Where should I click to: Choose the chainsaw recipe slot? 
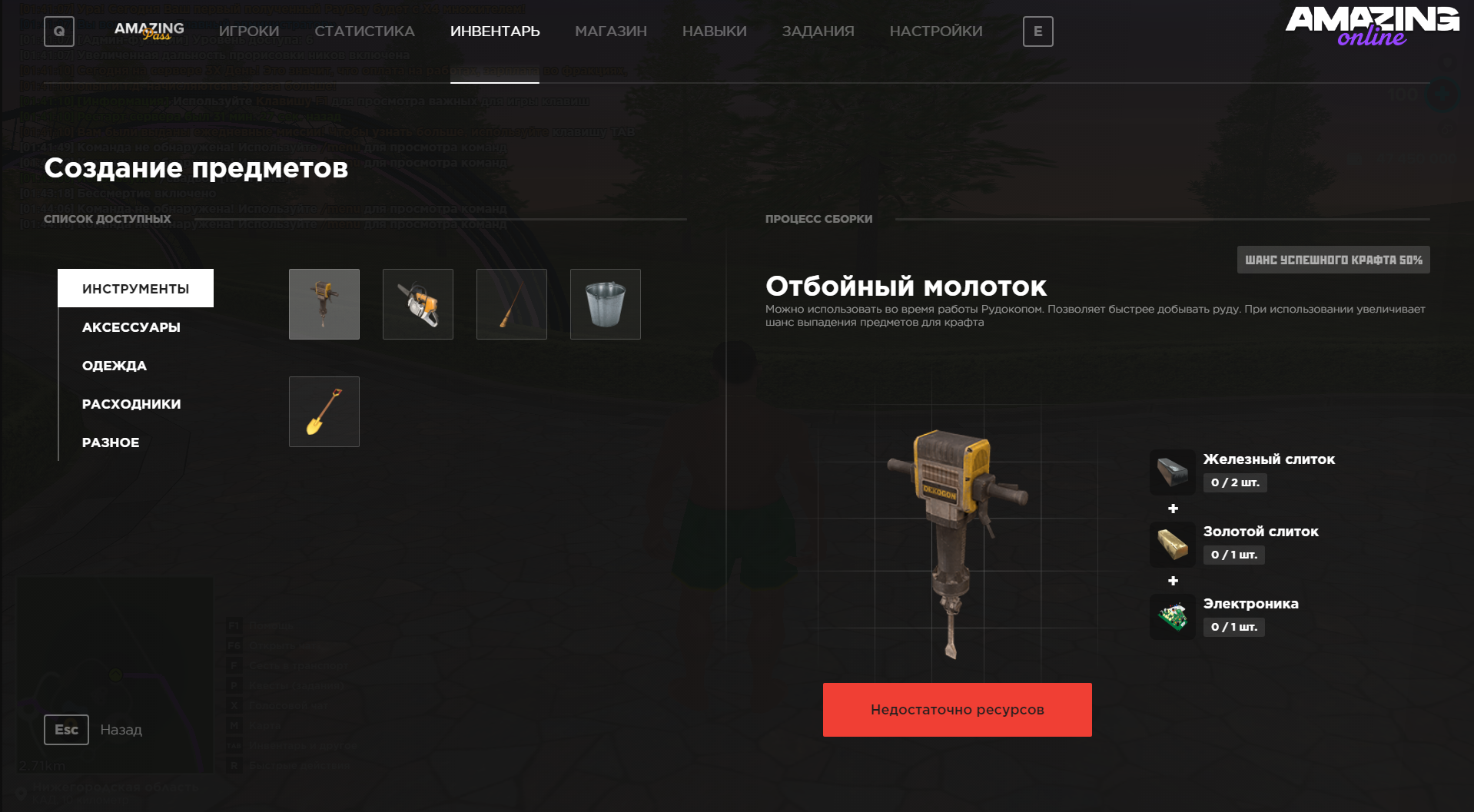(418, 304)
